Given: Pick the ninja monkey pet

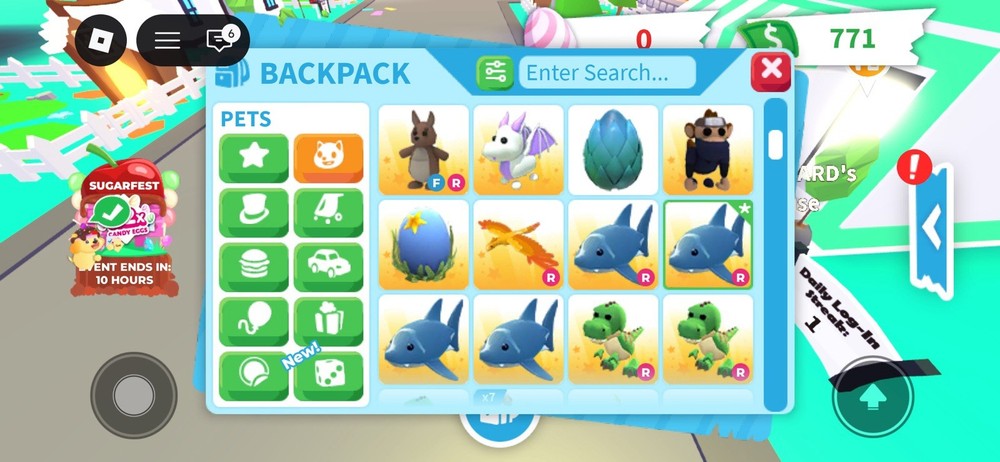Looking at the screenshot, I should [708, 150].
